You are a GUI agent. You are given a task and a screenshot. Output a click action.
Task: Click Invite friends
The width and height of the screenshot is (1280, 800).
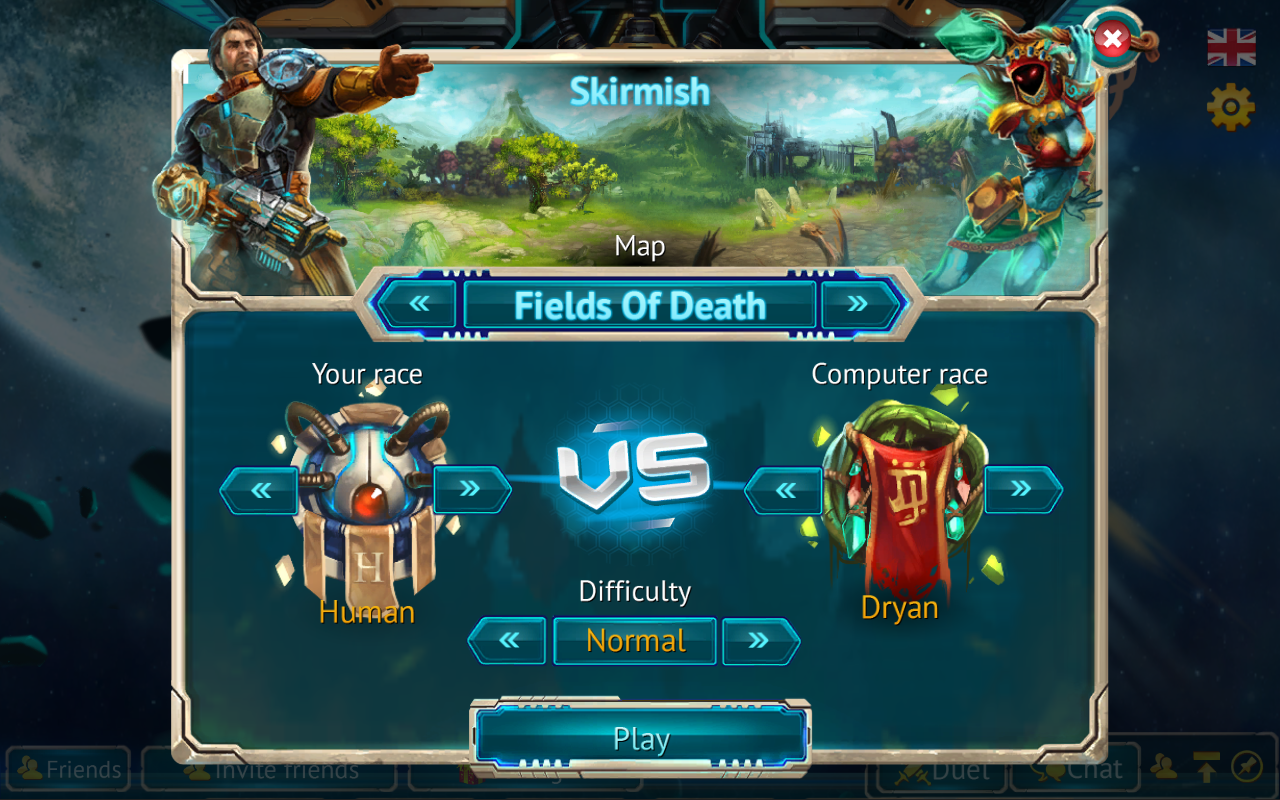[268, 770]
